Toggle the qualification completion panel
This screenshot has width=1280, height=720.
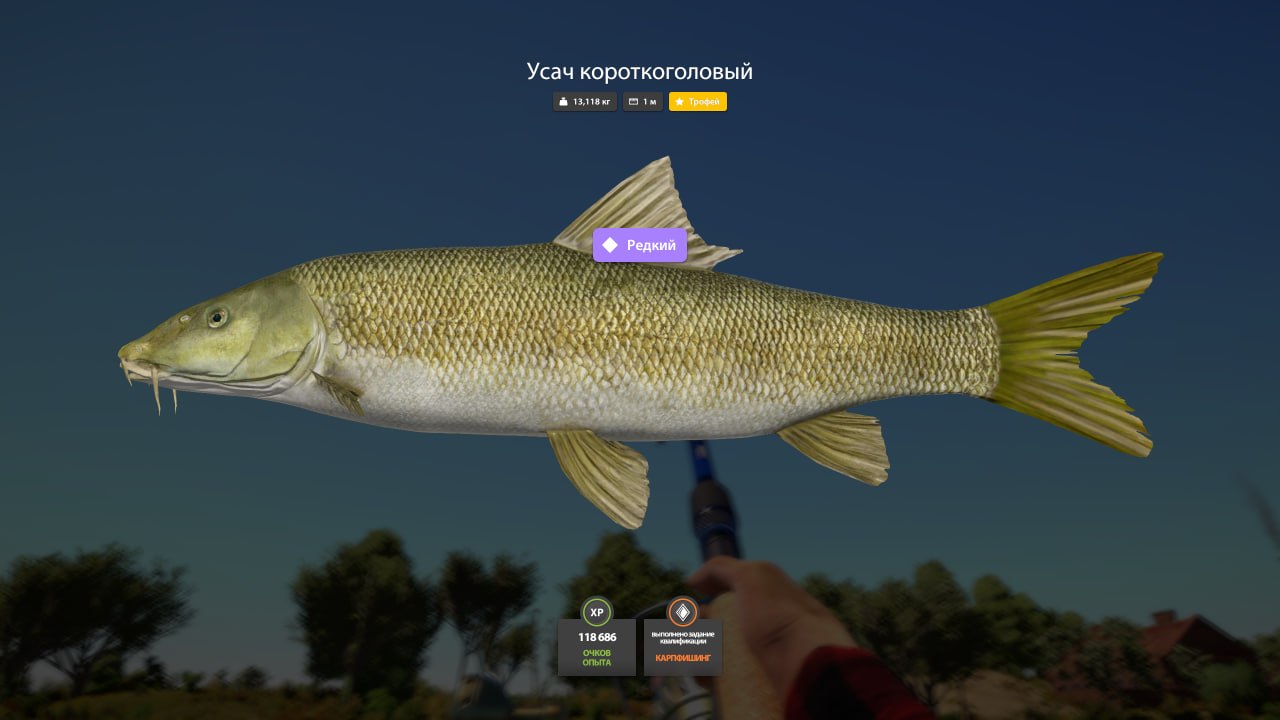coord(685,647)
